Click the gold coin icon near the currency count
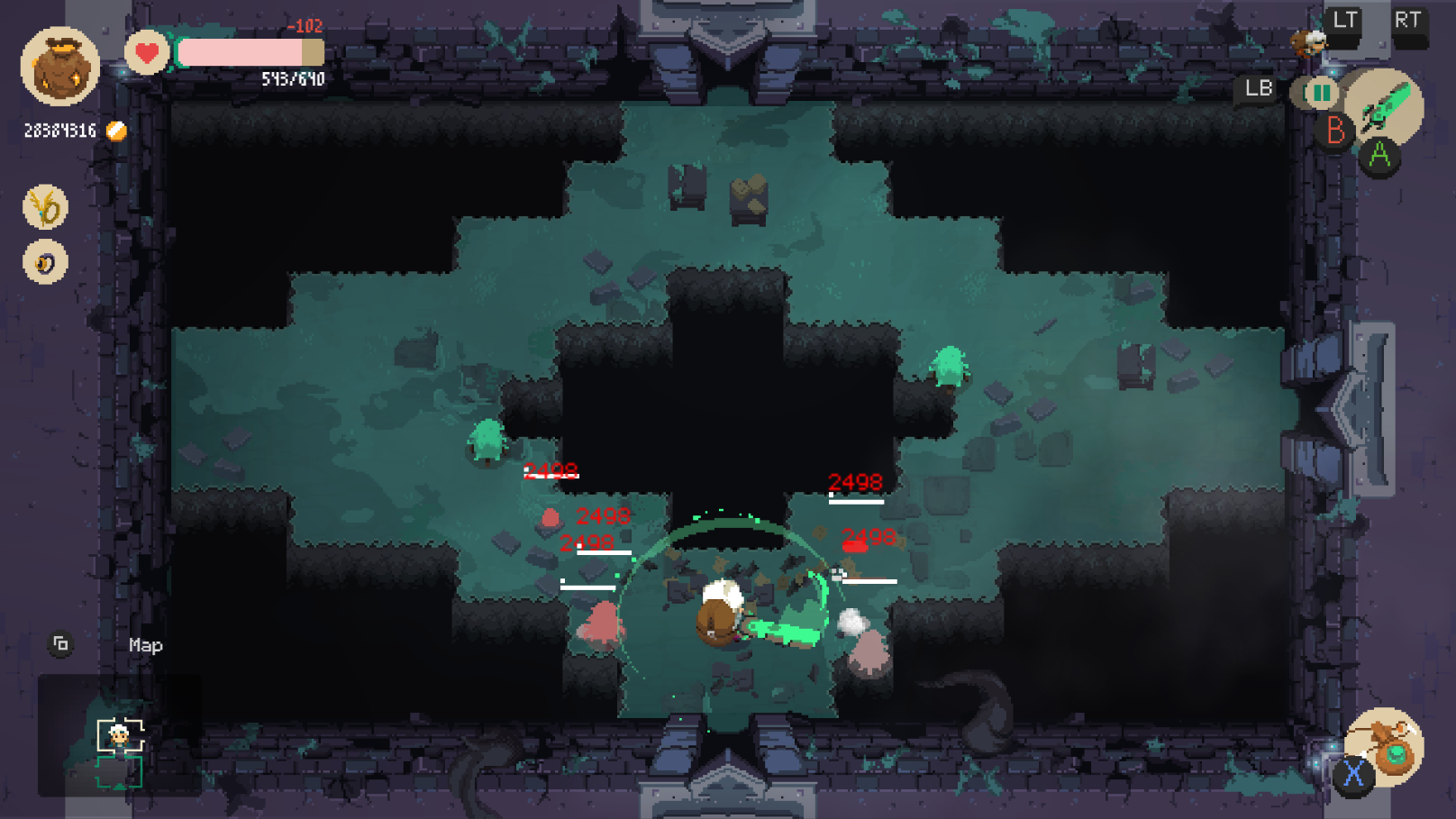 click(115, 131)
